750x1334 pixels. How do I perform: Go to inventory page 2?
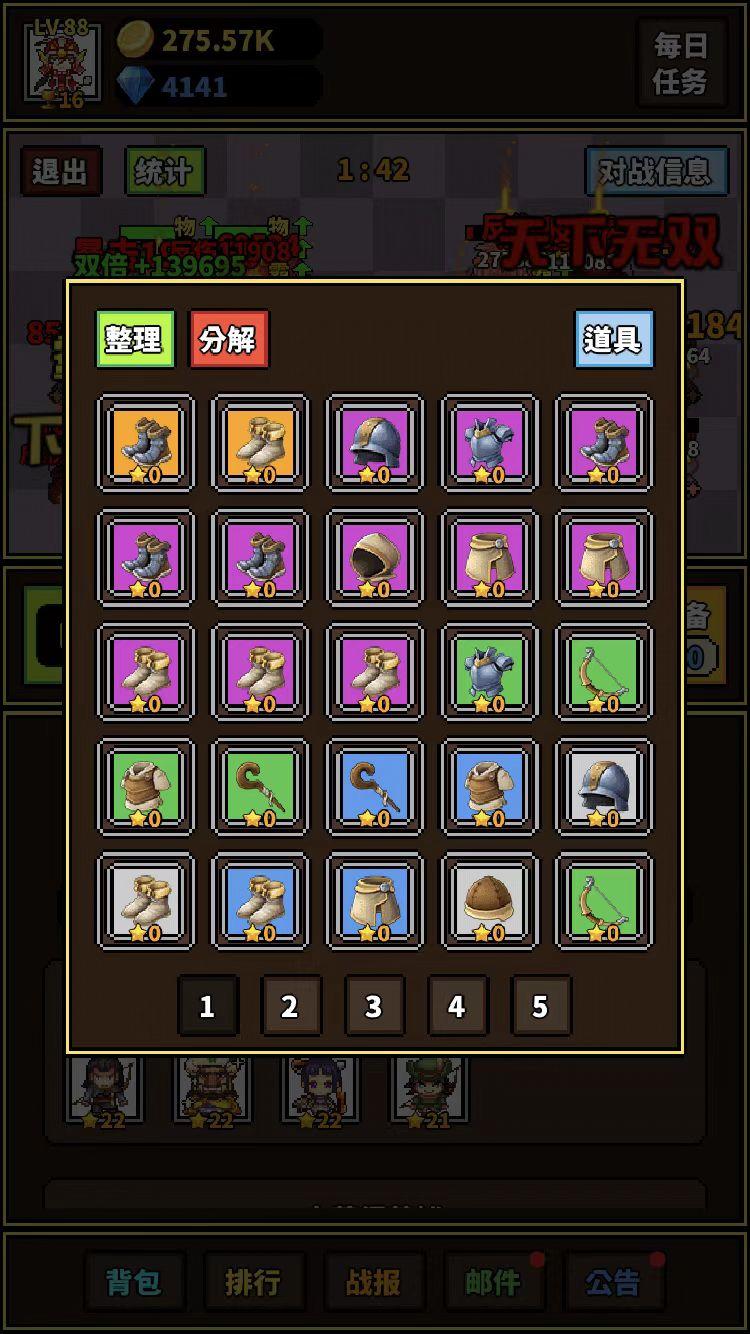pyautogui.click(x=290, y=1005)
